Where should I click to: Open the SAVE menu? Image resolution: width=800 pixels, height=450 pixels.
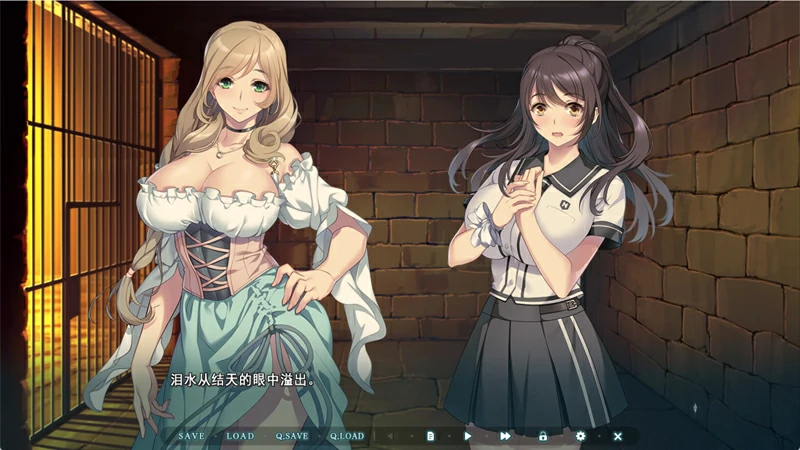[x=191, y=436]
